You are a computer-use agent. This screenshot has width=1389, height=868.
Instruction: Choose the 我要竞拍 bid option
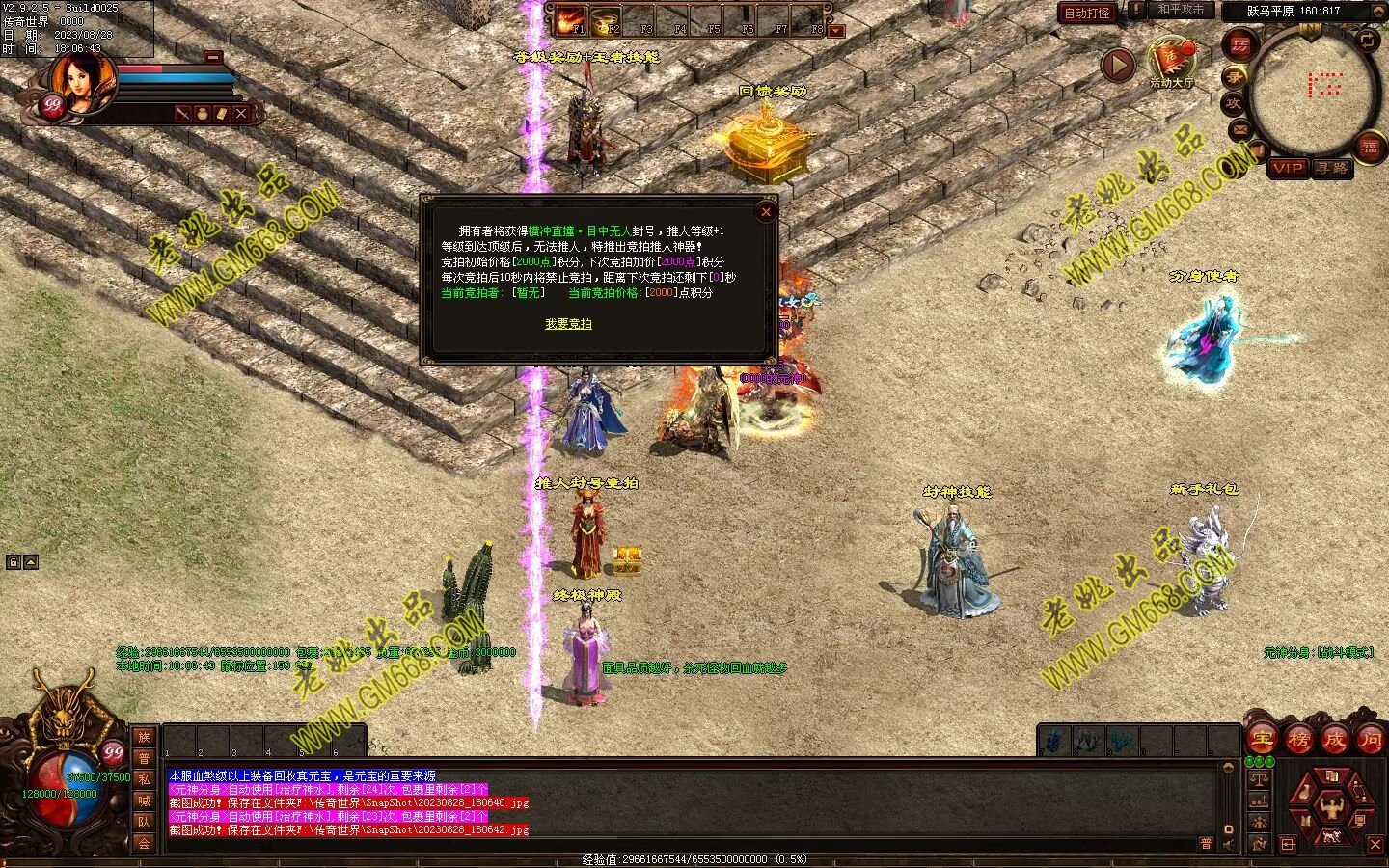[568, 324]
